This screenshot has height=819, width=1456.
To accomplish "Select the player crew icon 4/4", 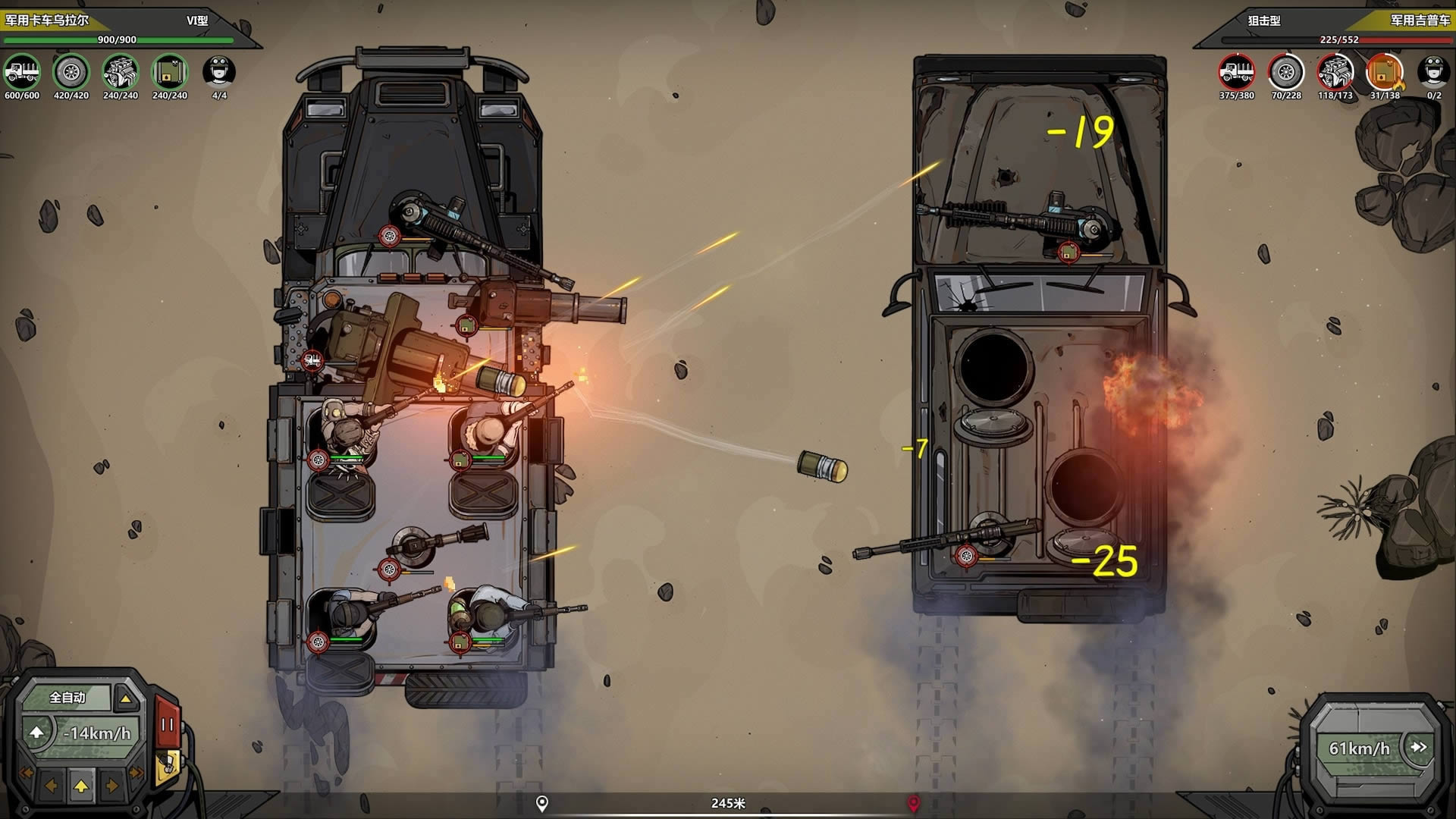I will pyautogui.click(x=219, y=73).
